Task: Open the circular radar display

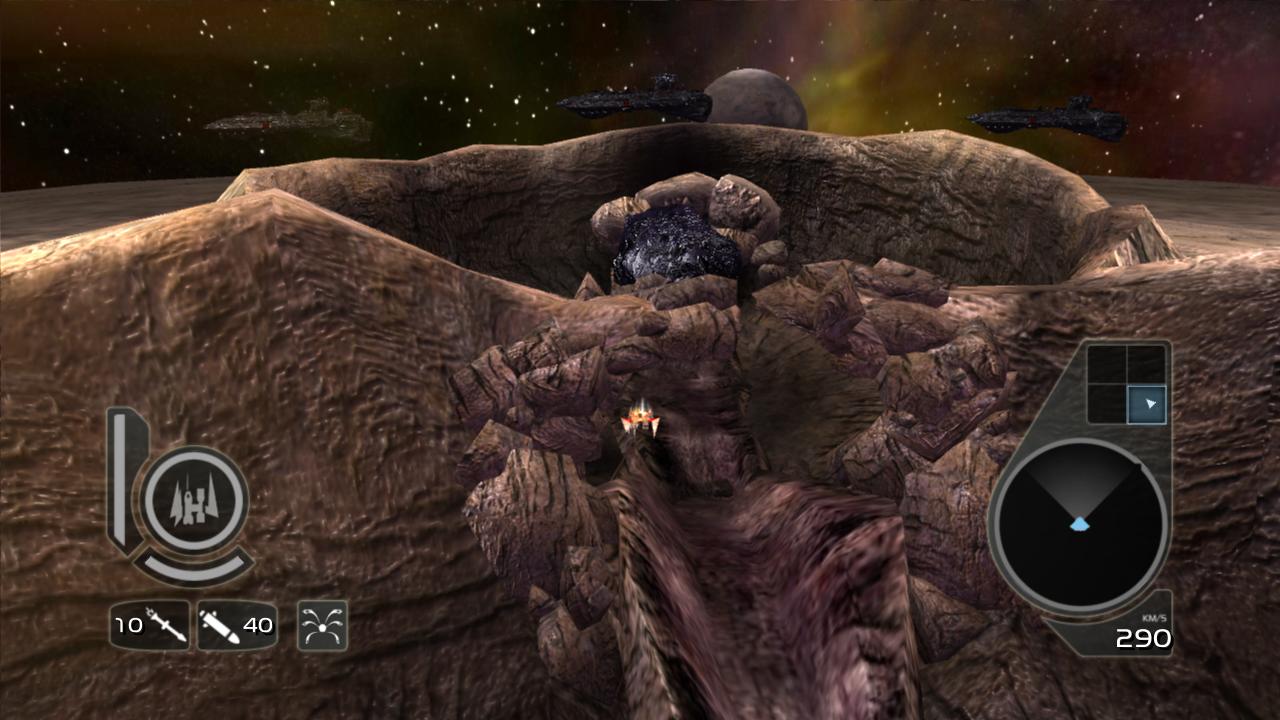Action: tap(1078, 526)
